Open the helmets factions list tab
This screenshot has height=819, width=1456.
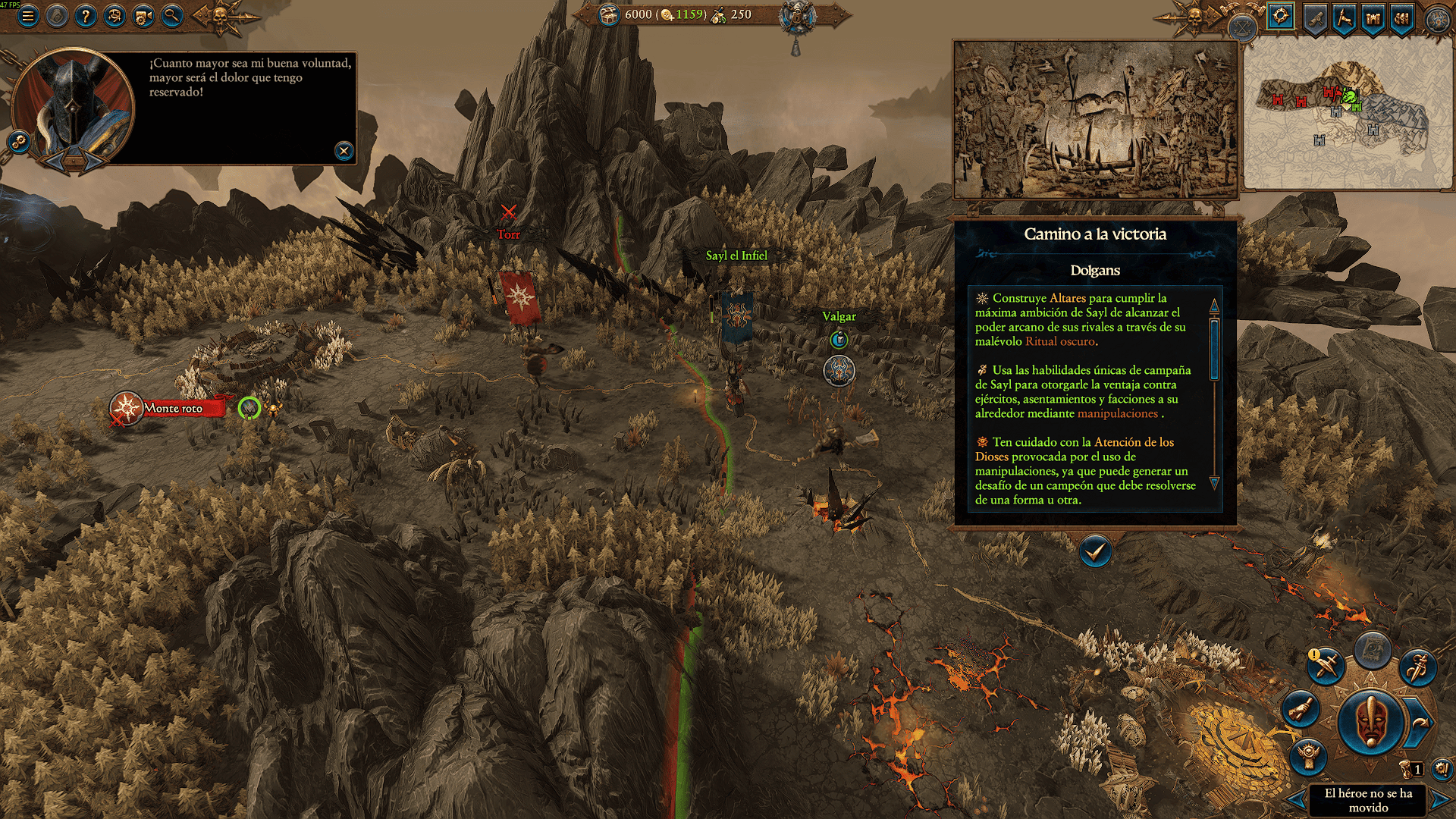[1401, 17]
